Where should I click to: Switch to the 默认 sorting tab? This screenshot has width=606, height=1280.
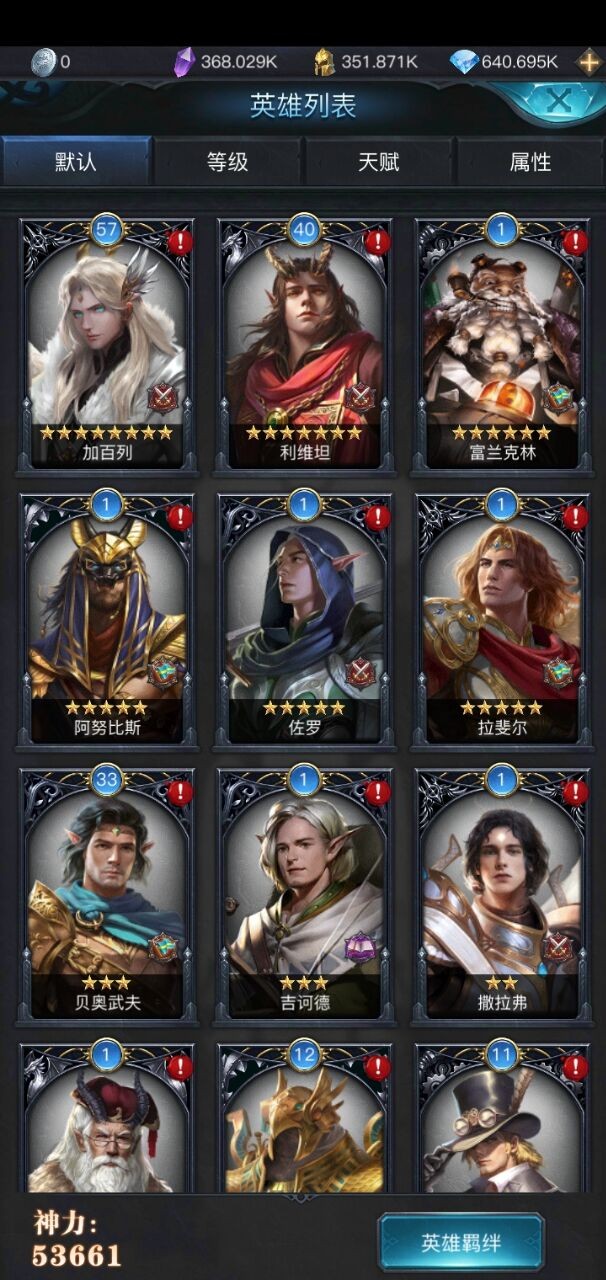pyautogui.click(x=76, y=161)
